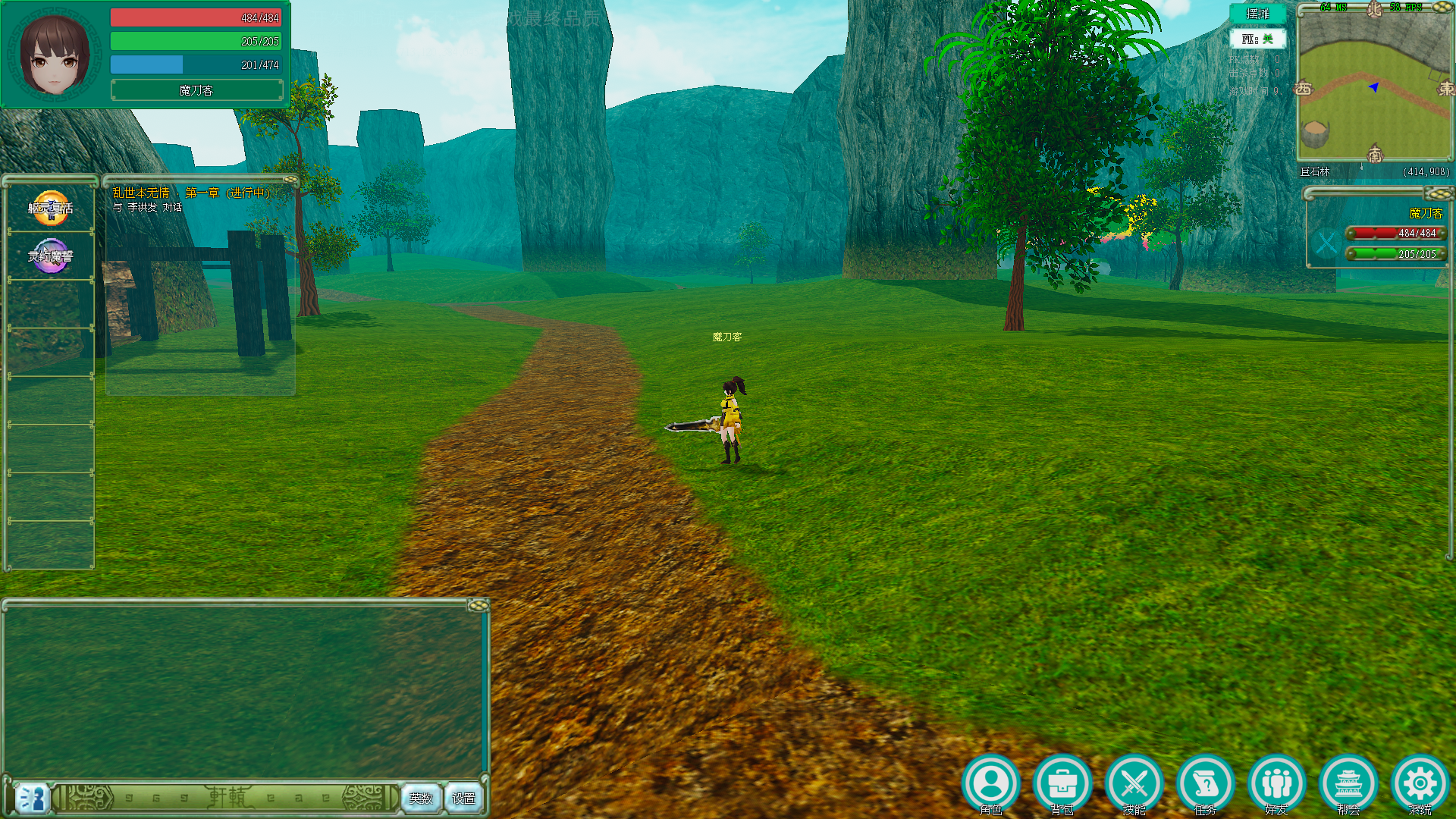This screenshot has width=1456, height=819.
Task: Open the 帮会 guild panel
Action: (1348, 783)
